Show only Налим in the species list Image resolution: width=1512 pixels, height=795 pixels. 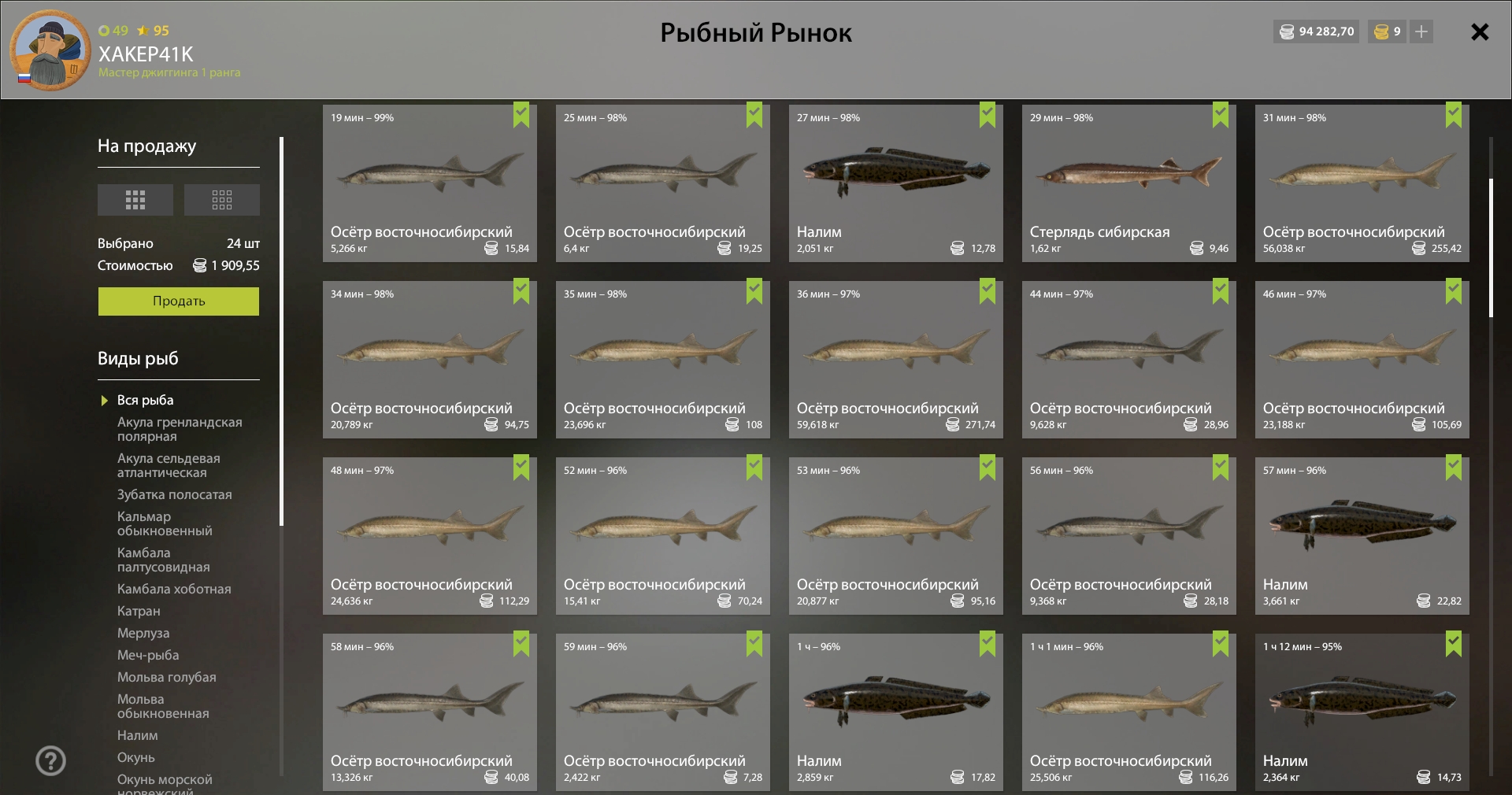(x=138, y=736)
